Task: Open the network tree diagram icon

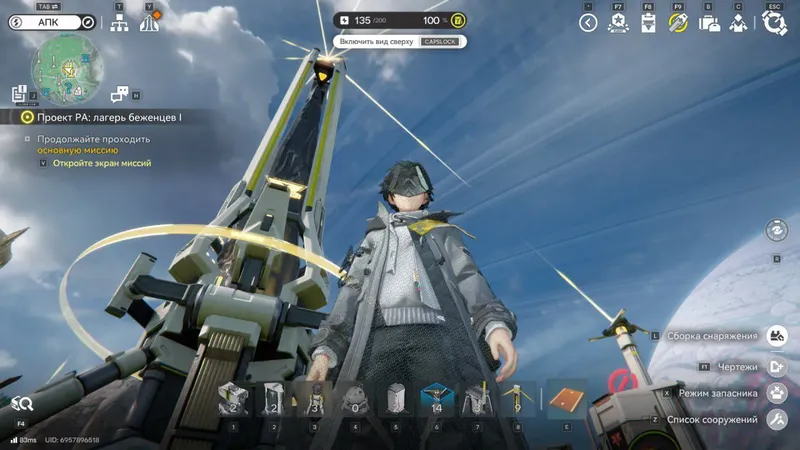Action: (x=118, y=23)
